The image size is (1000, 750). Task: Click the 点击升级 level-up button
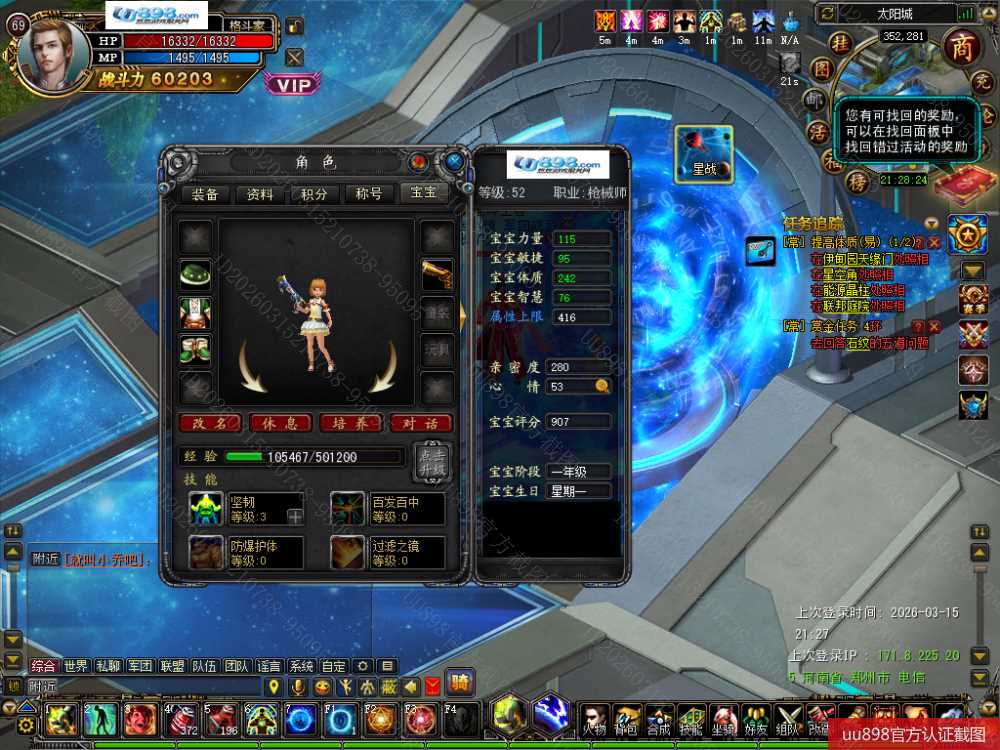(431, 462)
